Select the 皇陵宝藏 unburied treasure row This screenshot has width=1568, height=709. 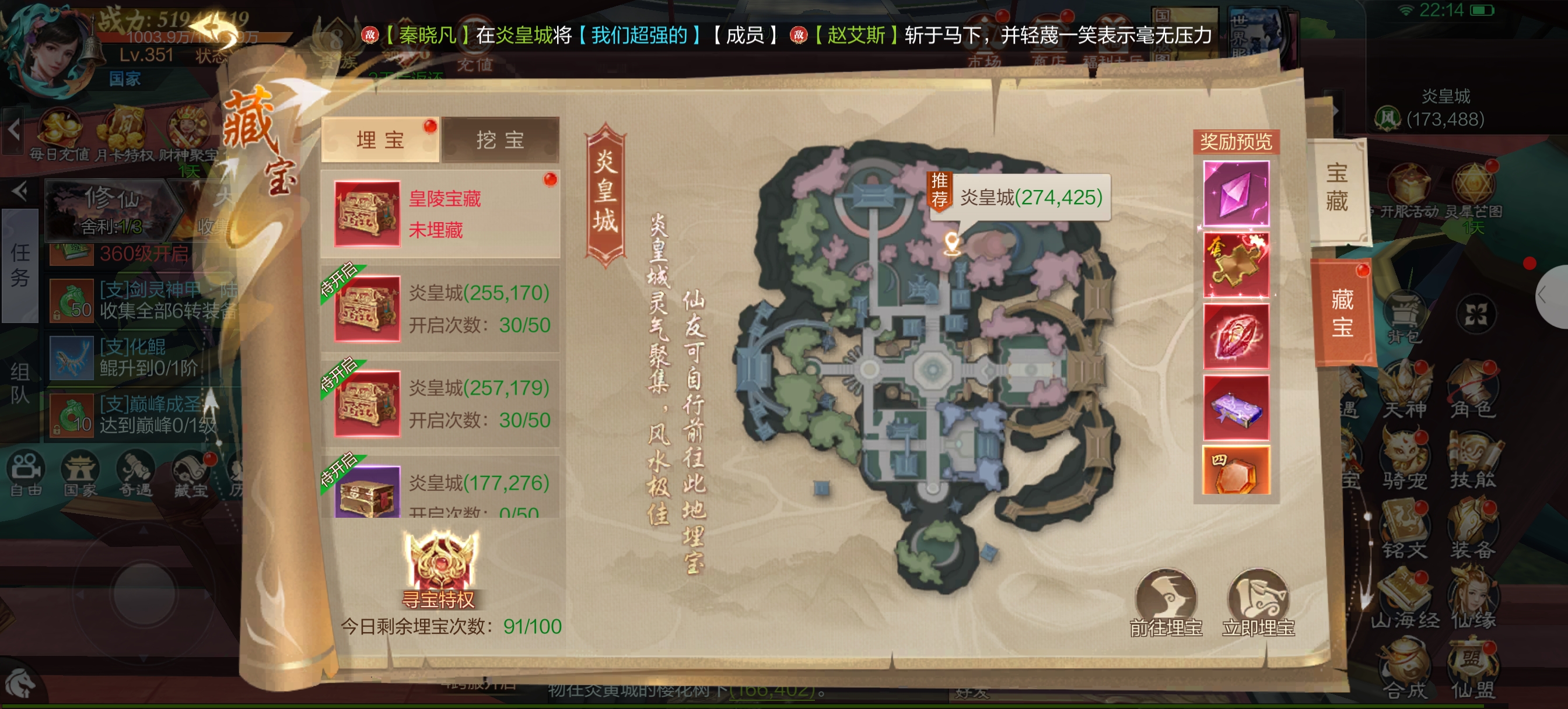pyautogui.click(x=439, y=213)
